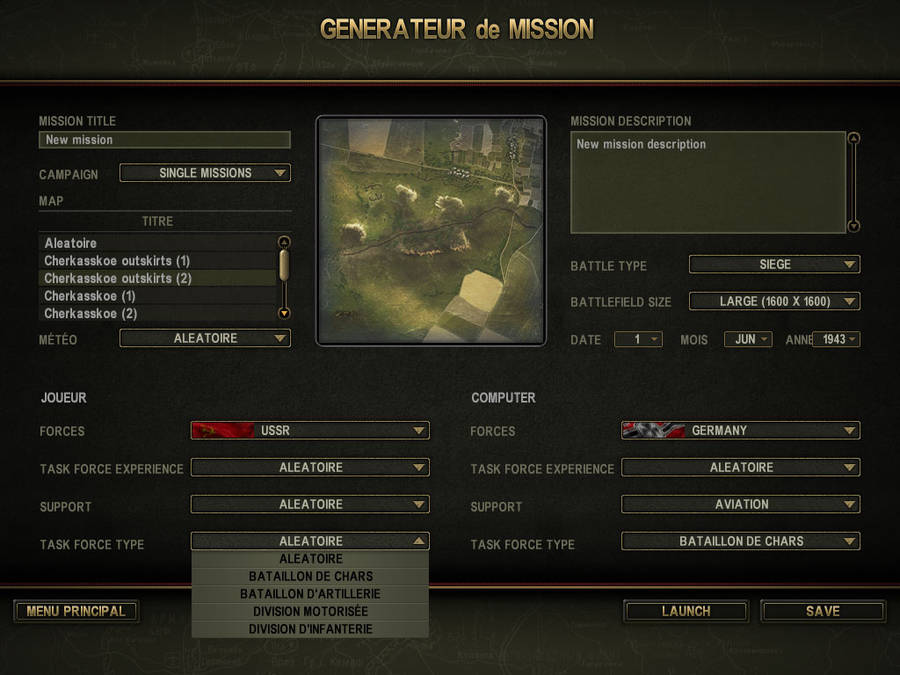
Task: Edit the mission title field
Action: [165, 140]
